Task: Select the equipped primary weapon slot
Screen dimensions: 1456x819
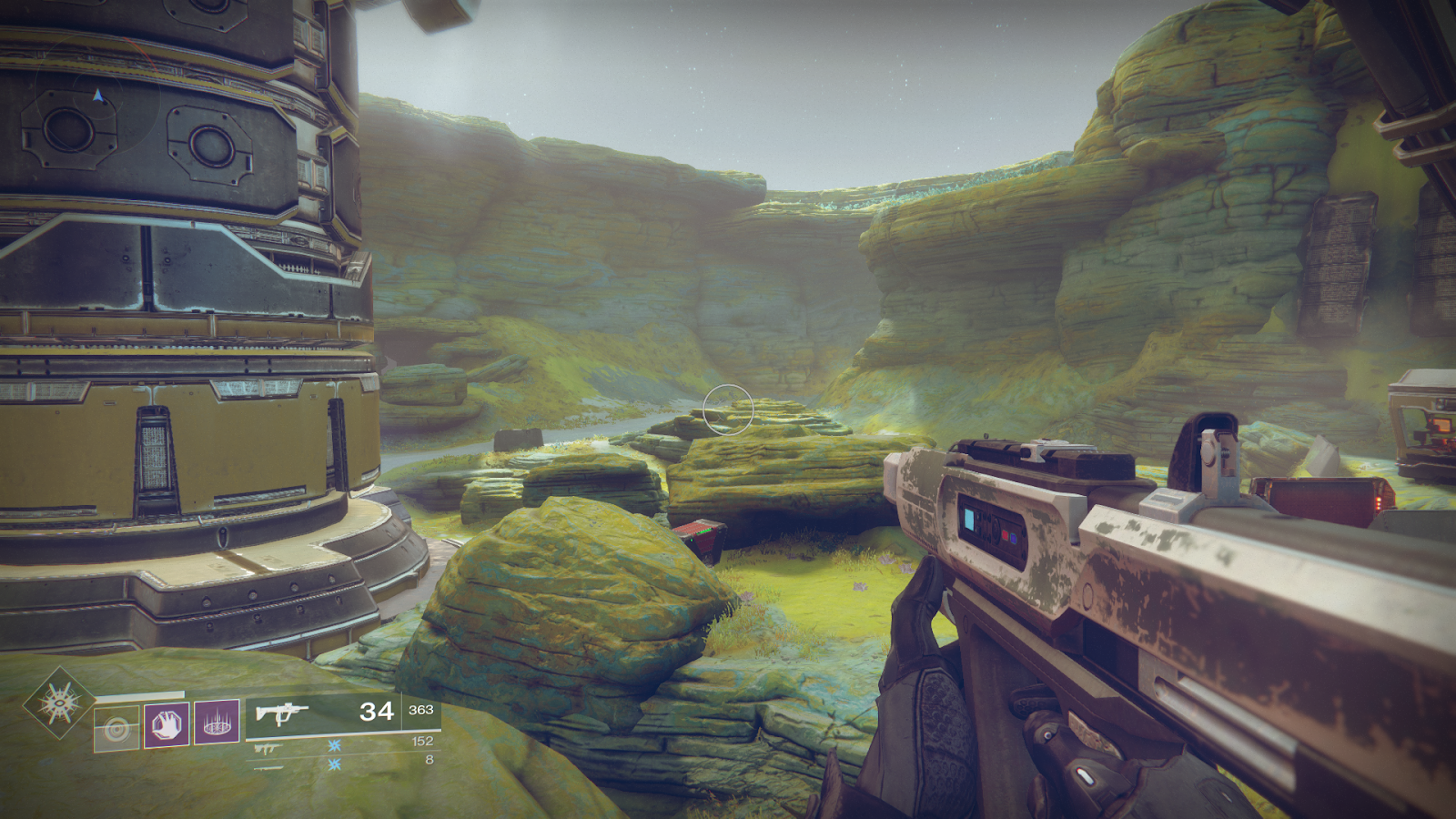Action: [x=342, y=712]
